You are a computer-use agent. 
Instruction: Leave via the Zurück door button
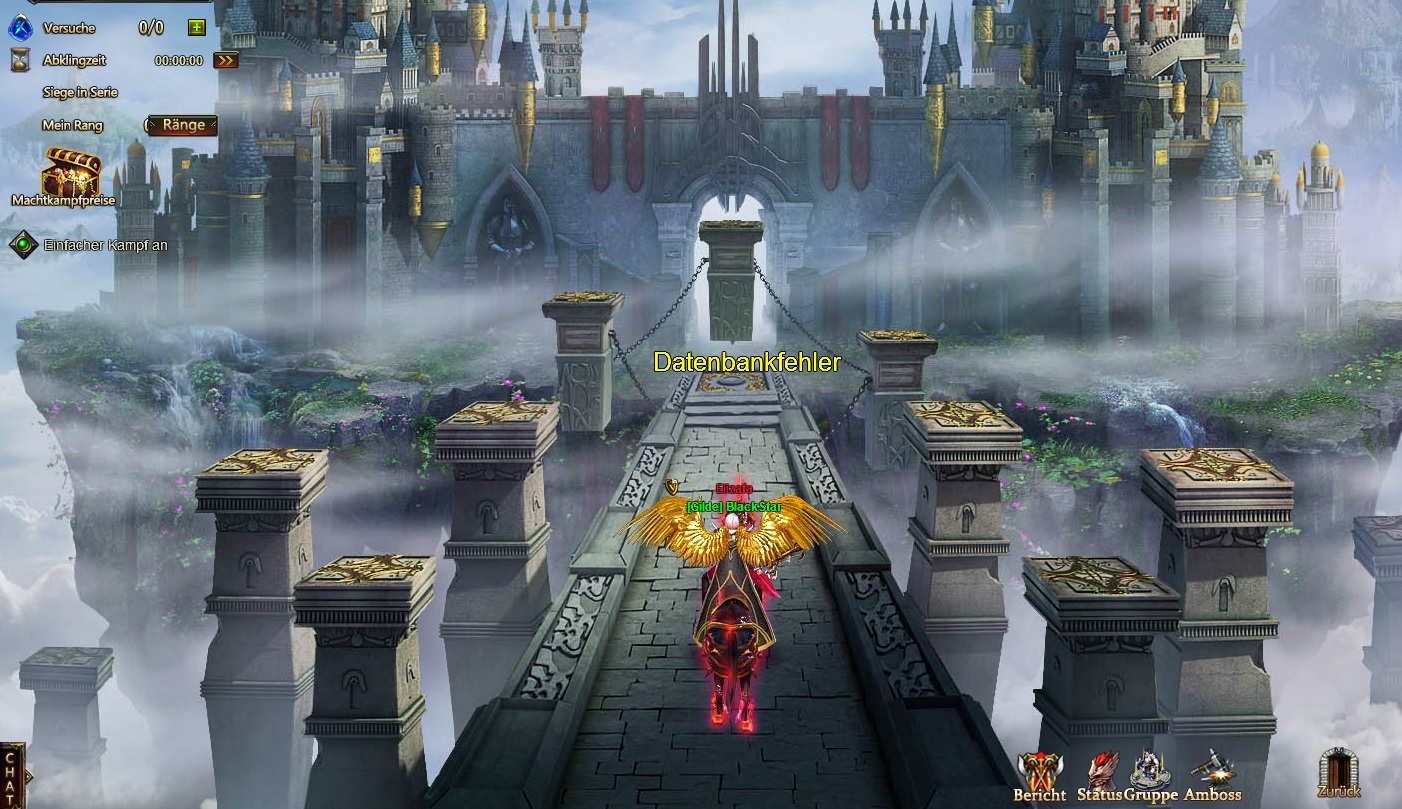point(1338,773)
